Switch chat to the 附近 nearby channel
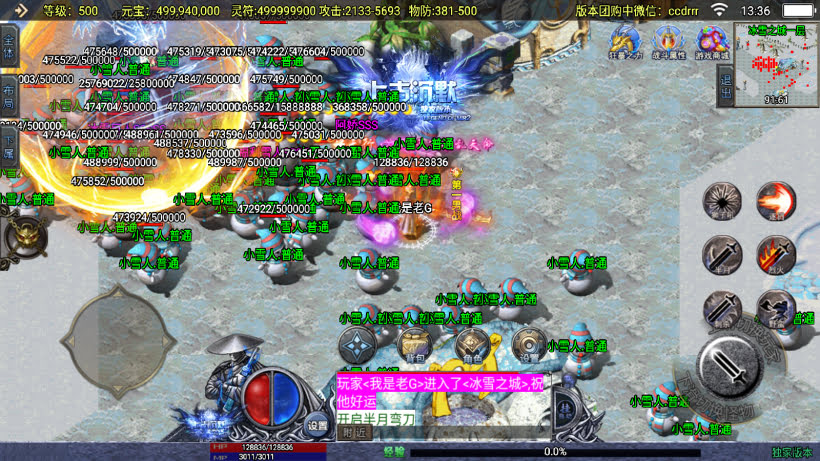 coord(355,432)
